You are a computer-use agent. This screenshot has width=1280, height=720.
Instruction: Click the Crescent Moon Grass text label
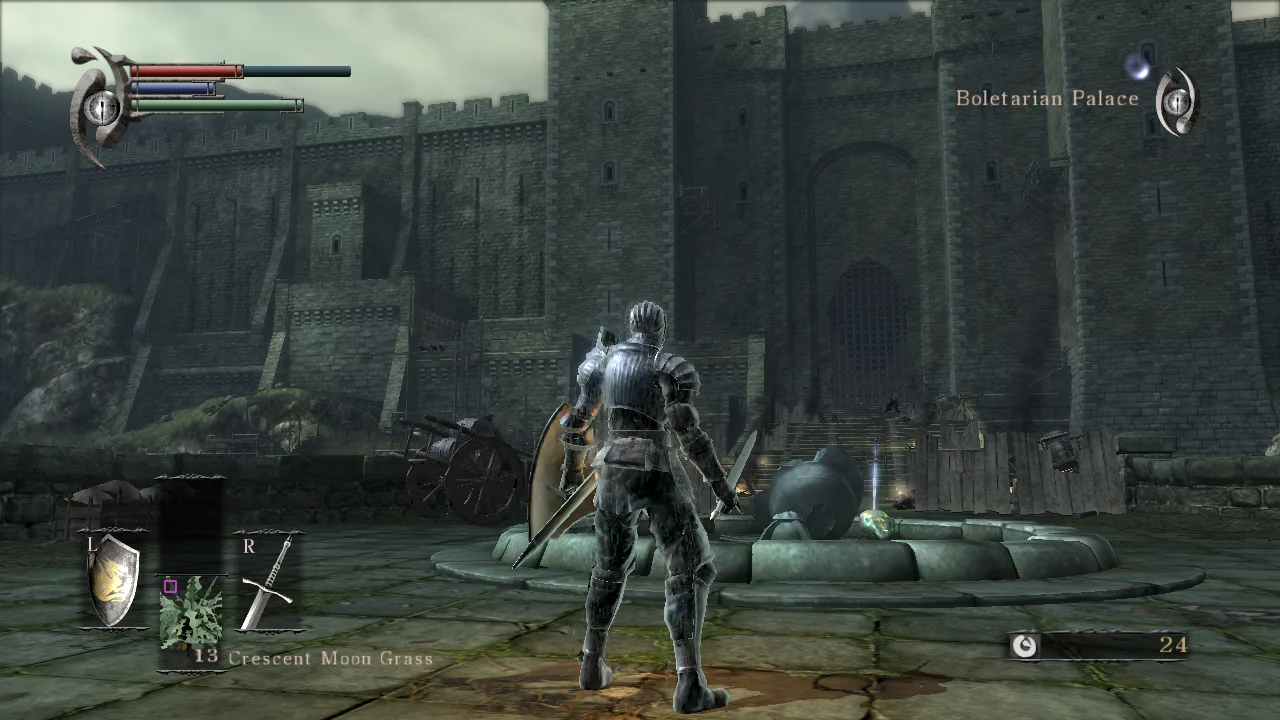(x=330, y=658)
